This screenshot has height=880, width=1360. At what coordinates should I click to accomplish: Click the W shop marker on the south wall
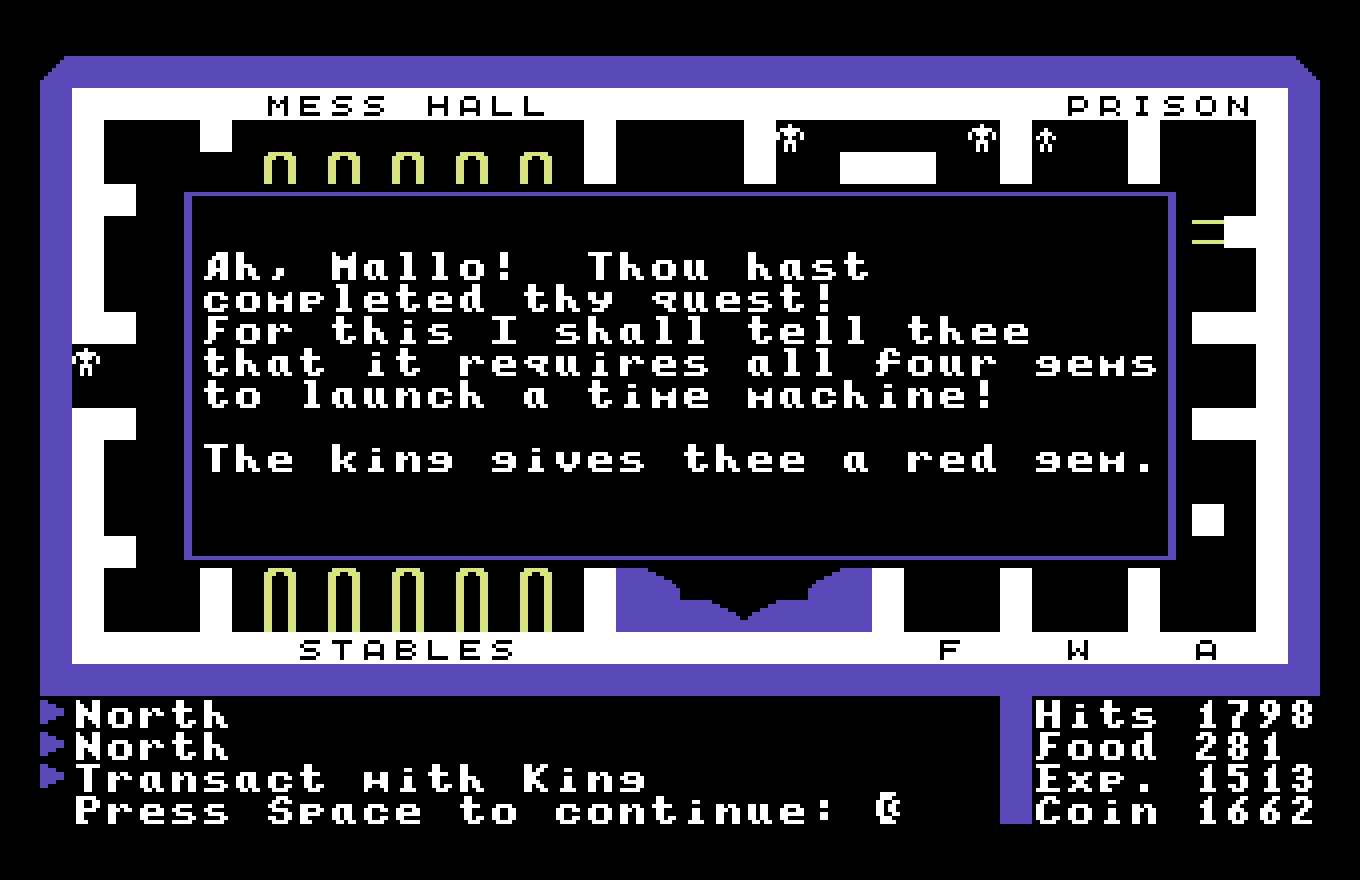point(1078,651)
